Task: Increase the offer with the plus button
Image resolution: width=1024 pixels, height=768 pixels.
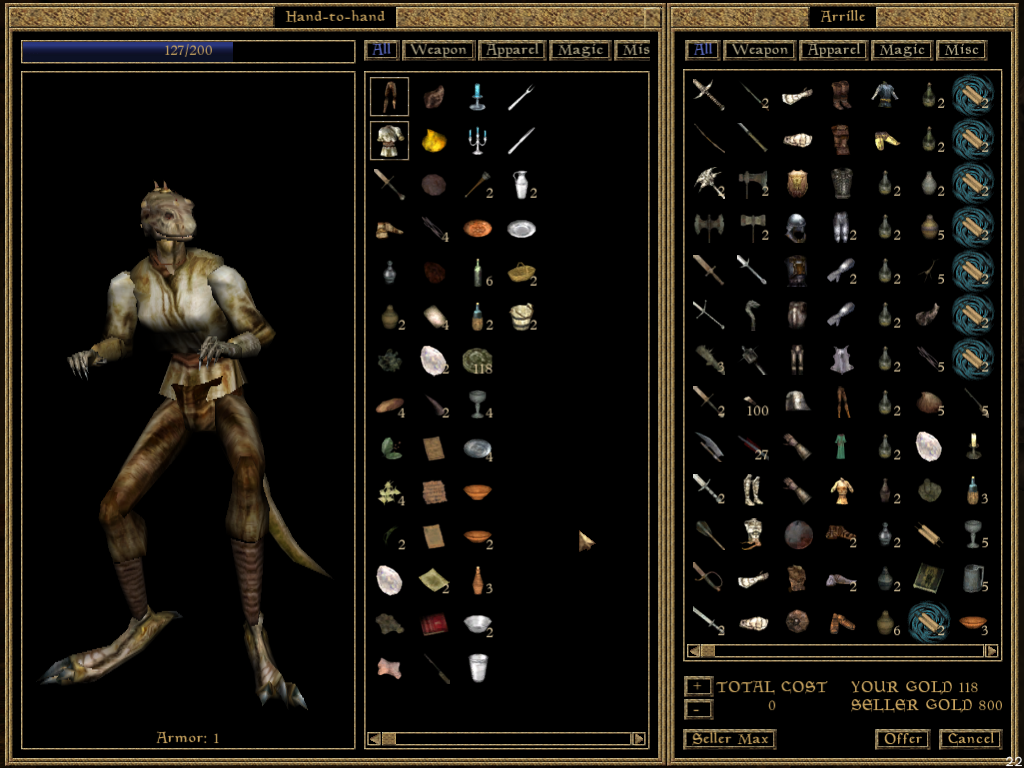Action: [x=698, y=687]
